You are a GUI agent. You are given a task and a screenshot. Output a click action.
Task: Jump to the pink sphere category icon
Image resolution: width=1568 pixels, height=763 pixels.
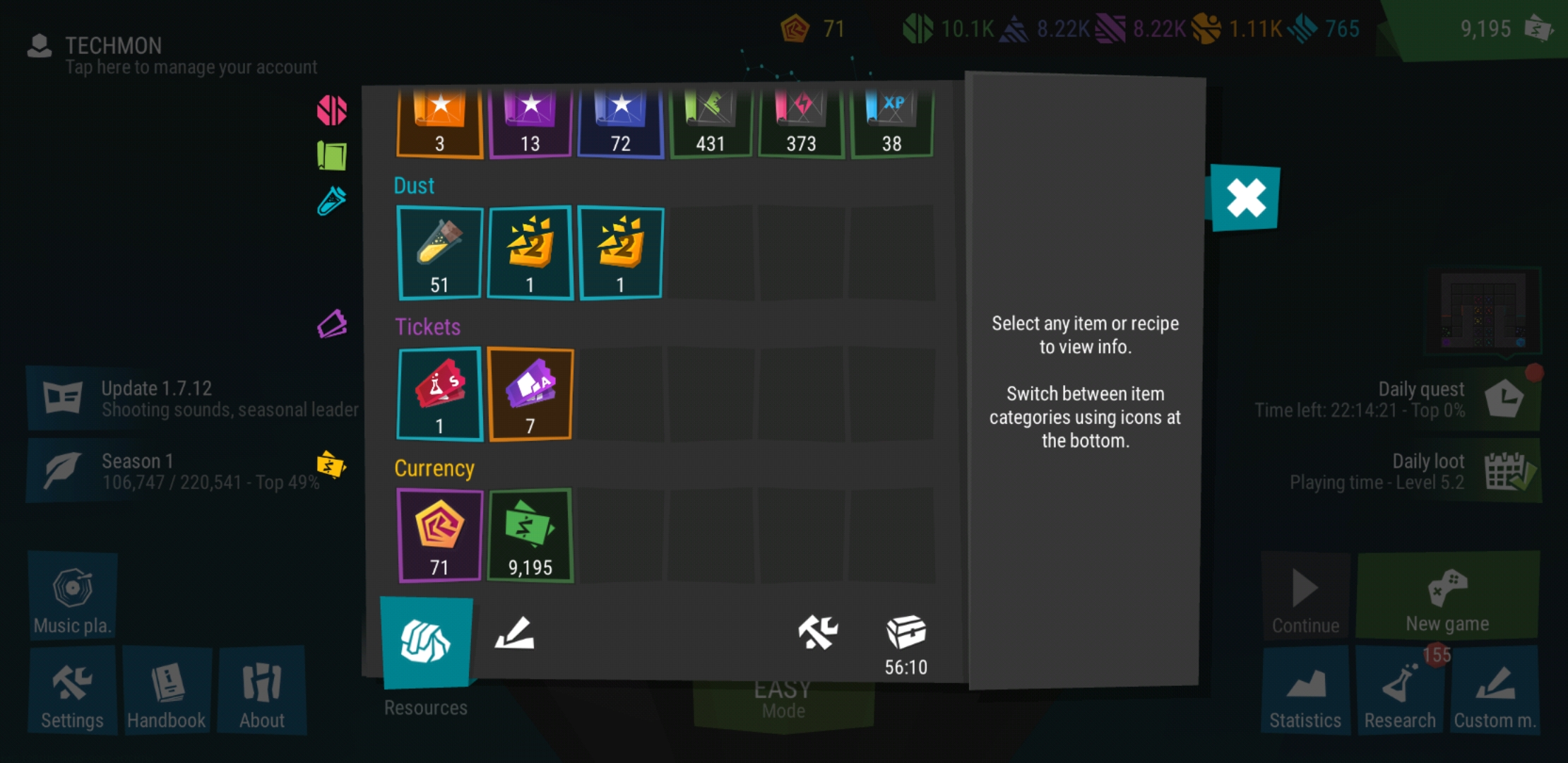point(332,110)
